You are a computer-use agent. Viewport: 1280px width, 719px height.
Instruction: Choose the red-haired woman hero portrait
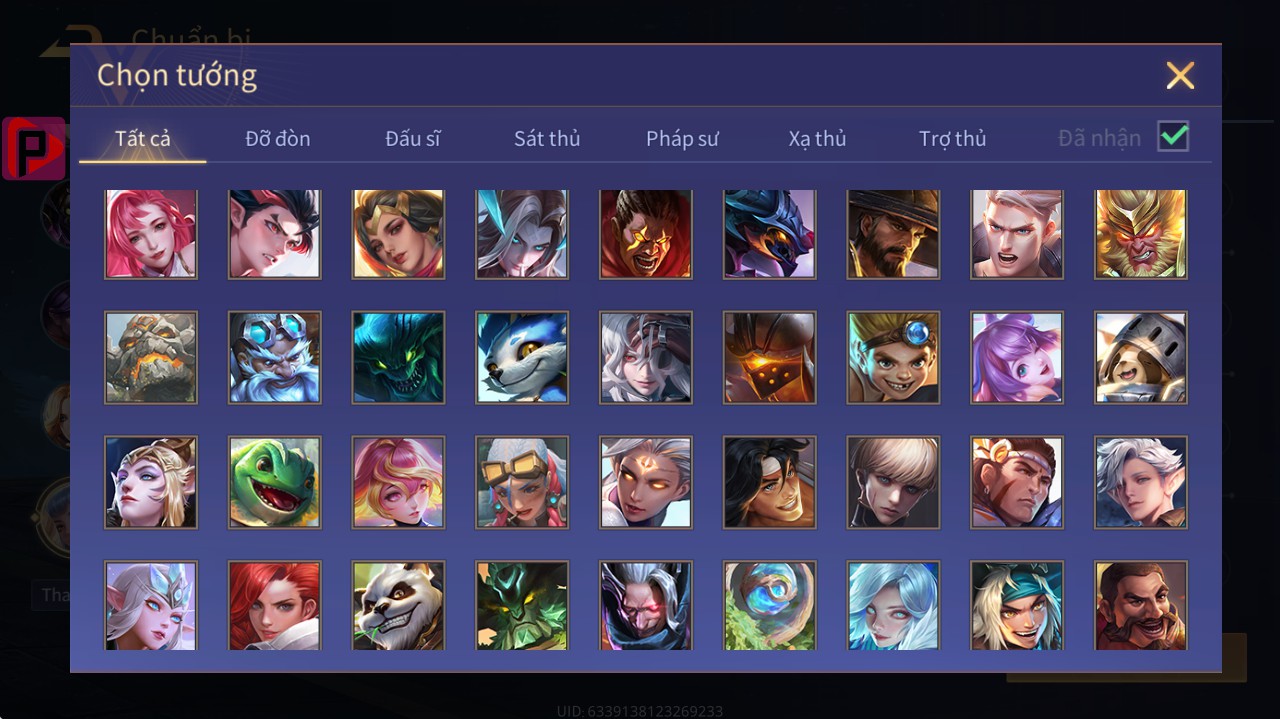[274, 606]
